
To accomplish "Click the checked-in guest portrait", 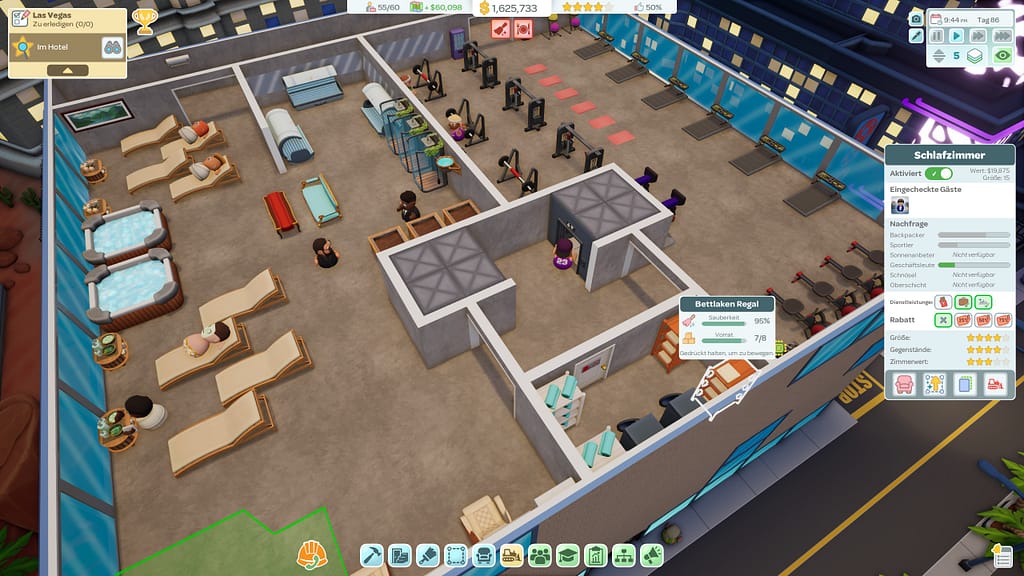I will (x=900, y=204).
